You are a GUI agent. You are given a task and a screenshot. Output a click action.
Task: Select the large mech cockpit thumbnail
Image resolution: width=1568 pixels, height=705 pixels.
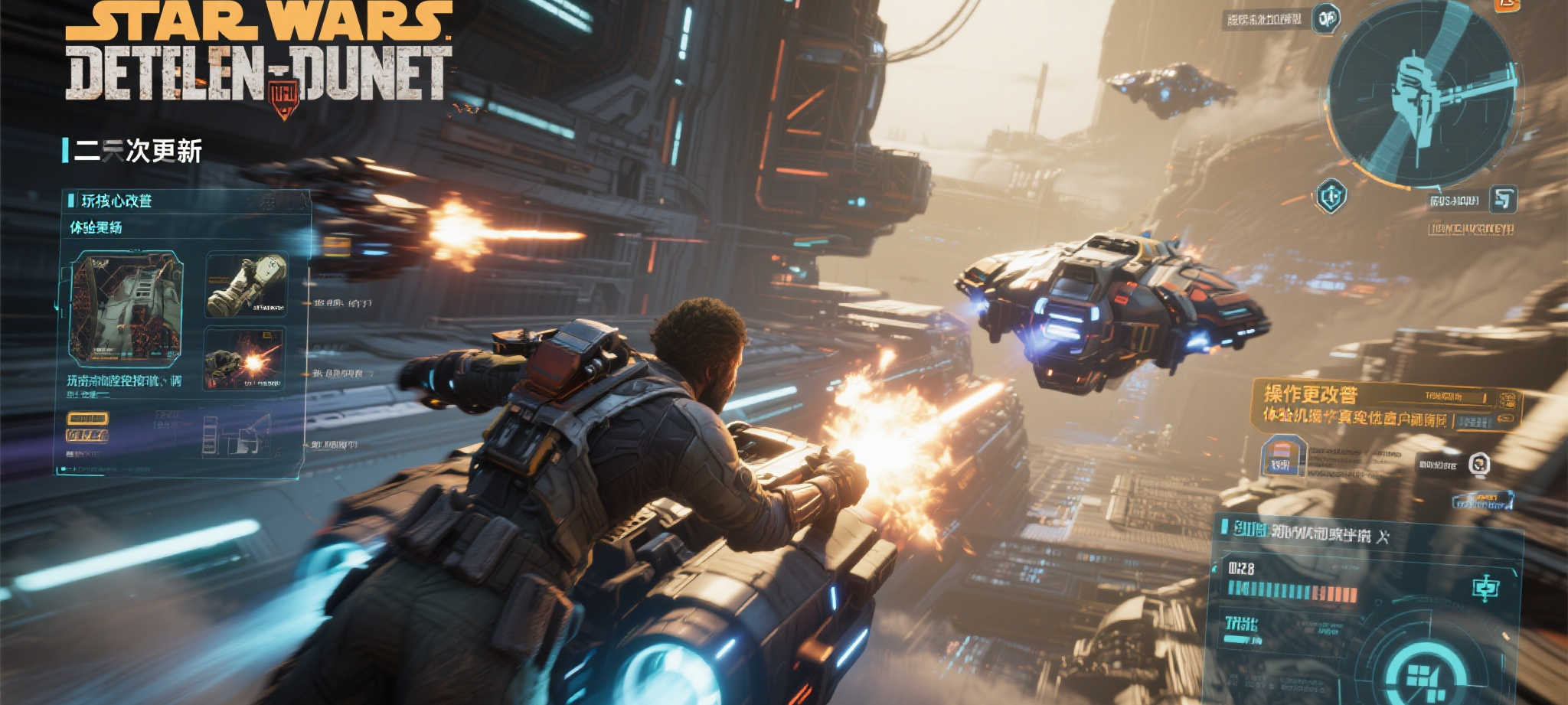pyautogui.click(x=126, y=308)
